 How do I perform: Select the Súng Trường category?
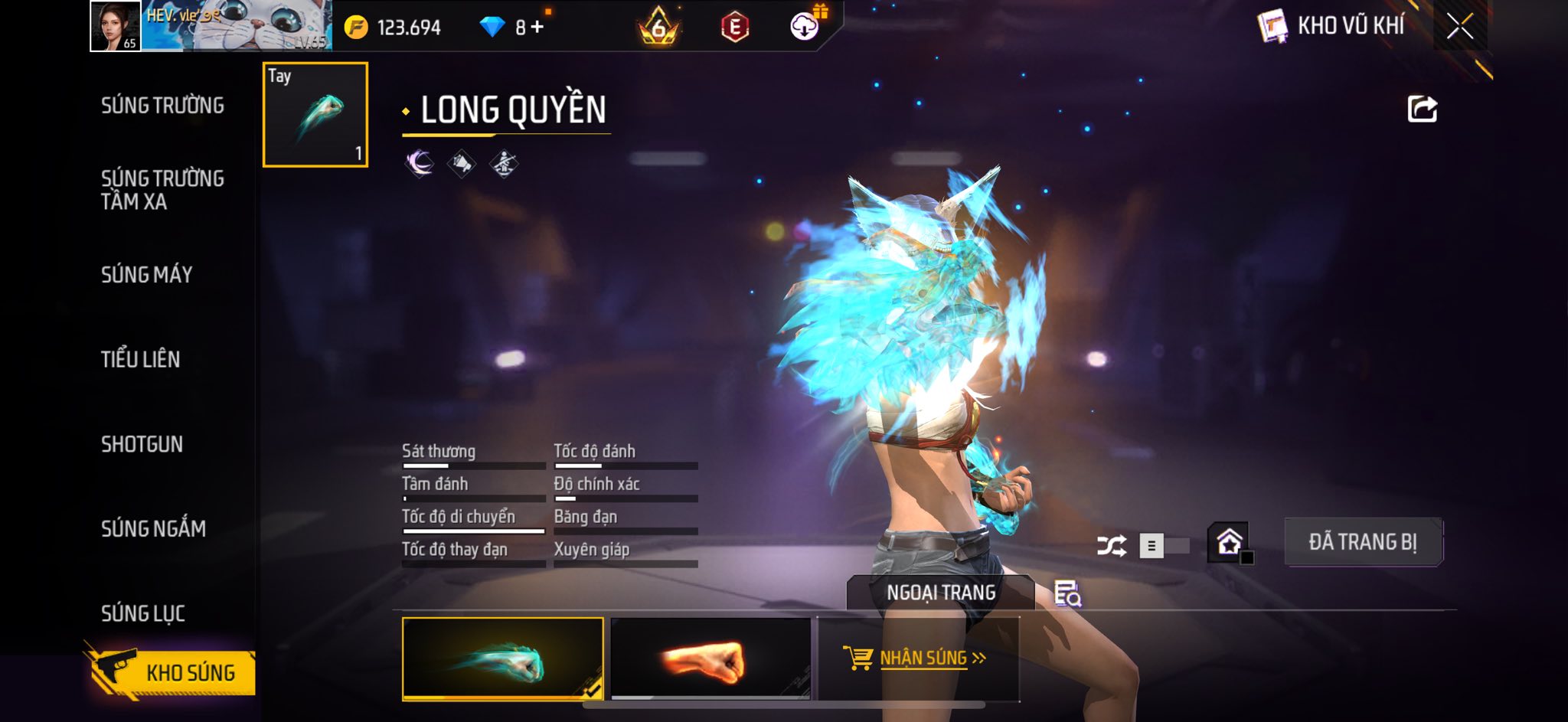tap(162, 106)
